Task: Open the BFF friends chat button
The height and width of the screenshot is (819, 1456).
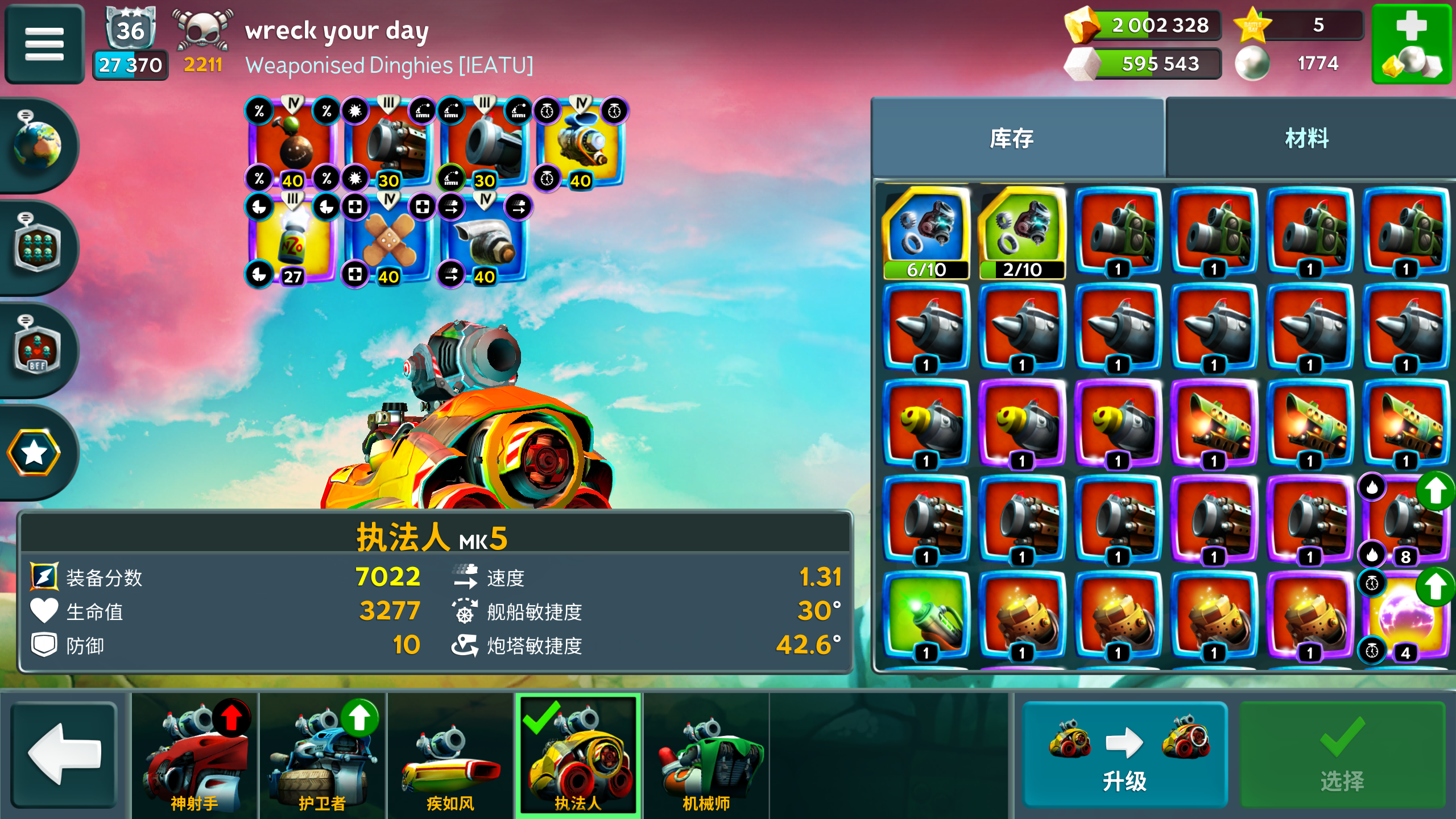Action: (x=38, y=349)
